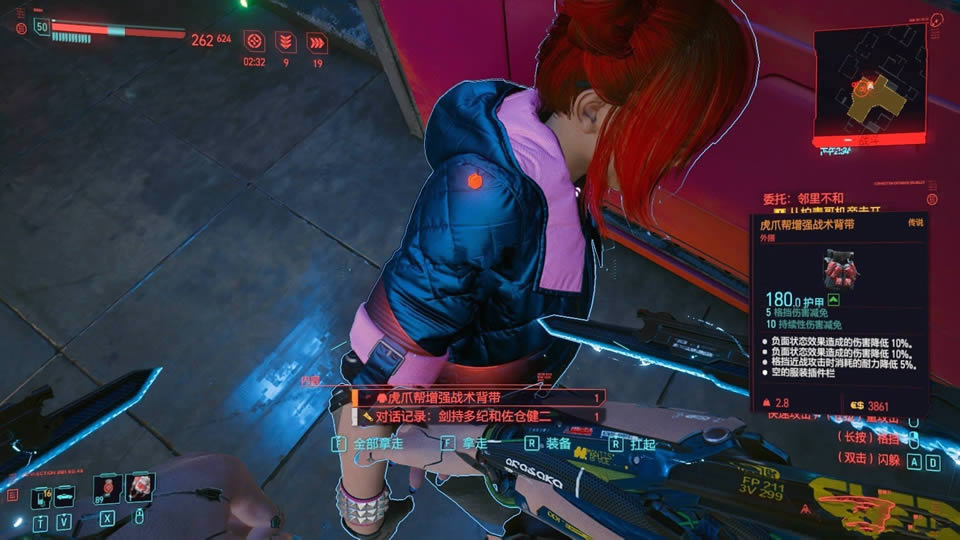
Task: Select the 对话记录 shard loot row
Action: [478, 415]
